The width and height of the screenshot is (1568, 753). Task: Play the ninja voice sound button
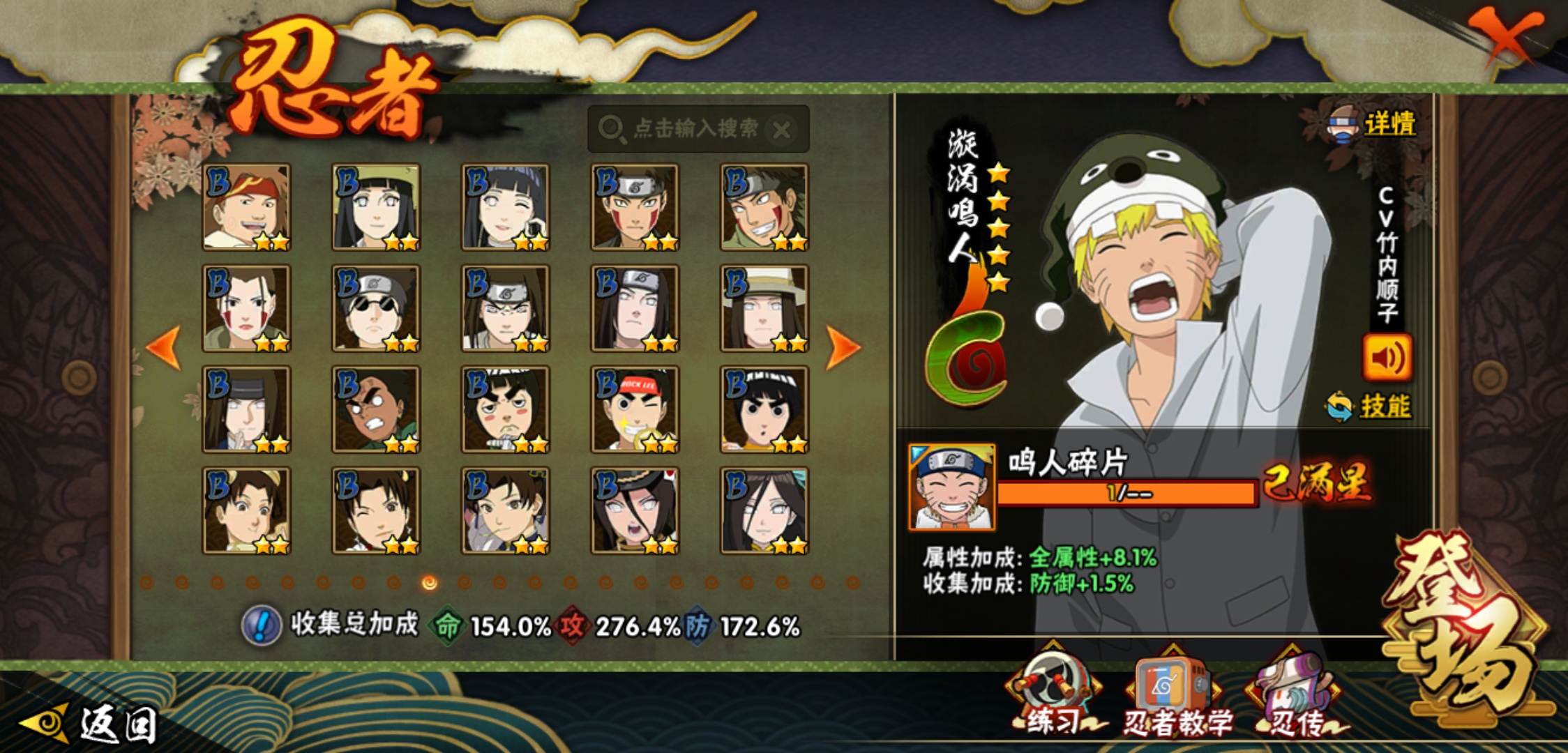tap(1387, 358)
